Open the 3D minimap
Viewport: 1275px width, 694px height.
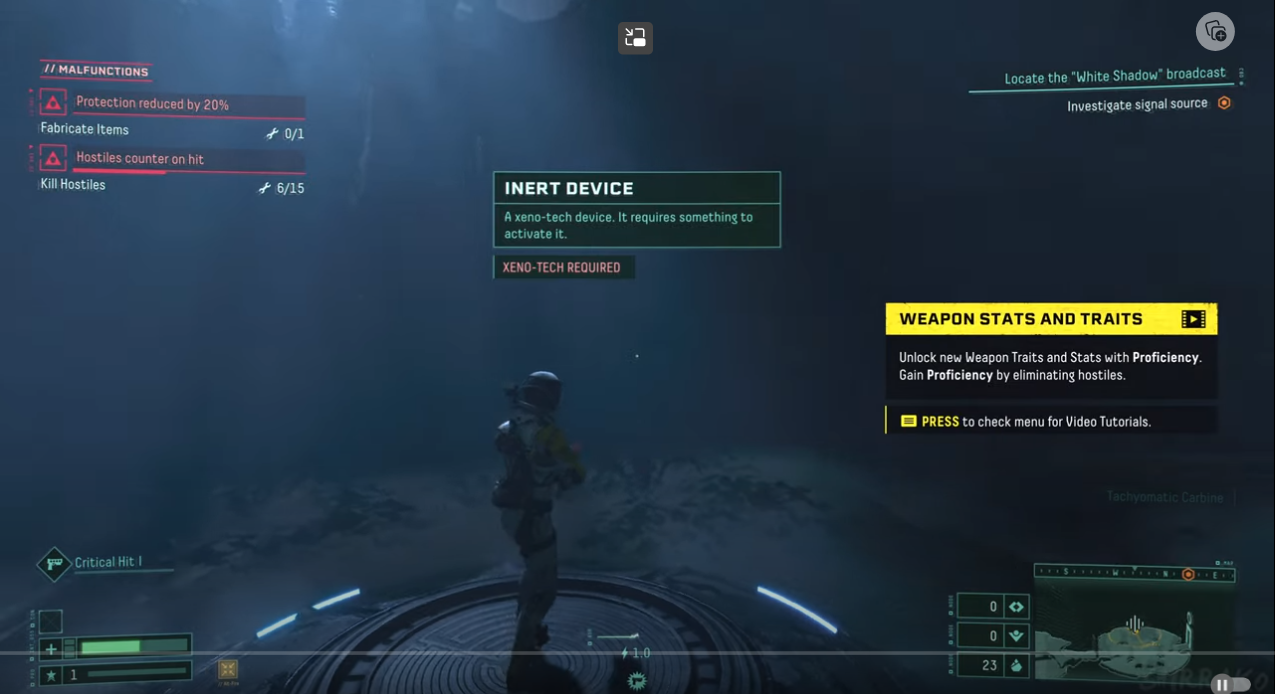[1133, 632]
